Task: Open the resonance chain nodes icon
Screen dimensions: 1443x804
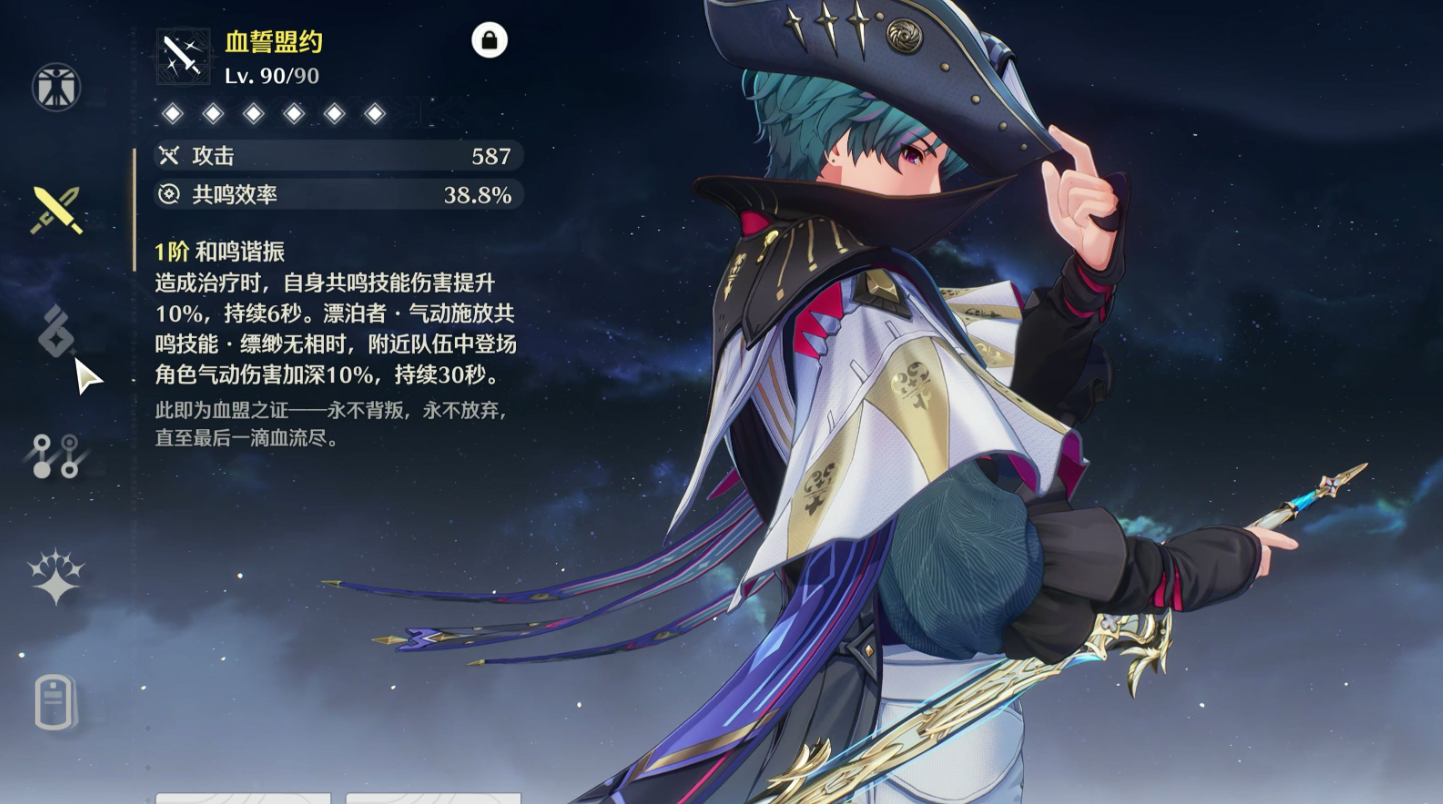Action: click(x=55, y=455)
